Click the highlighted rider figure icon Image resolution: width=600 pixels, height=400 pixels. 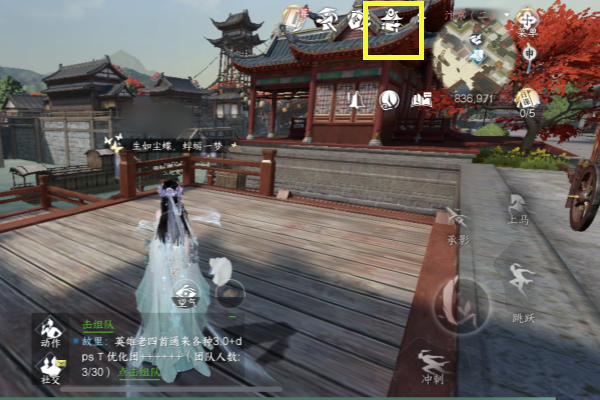coord(393,20)
